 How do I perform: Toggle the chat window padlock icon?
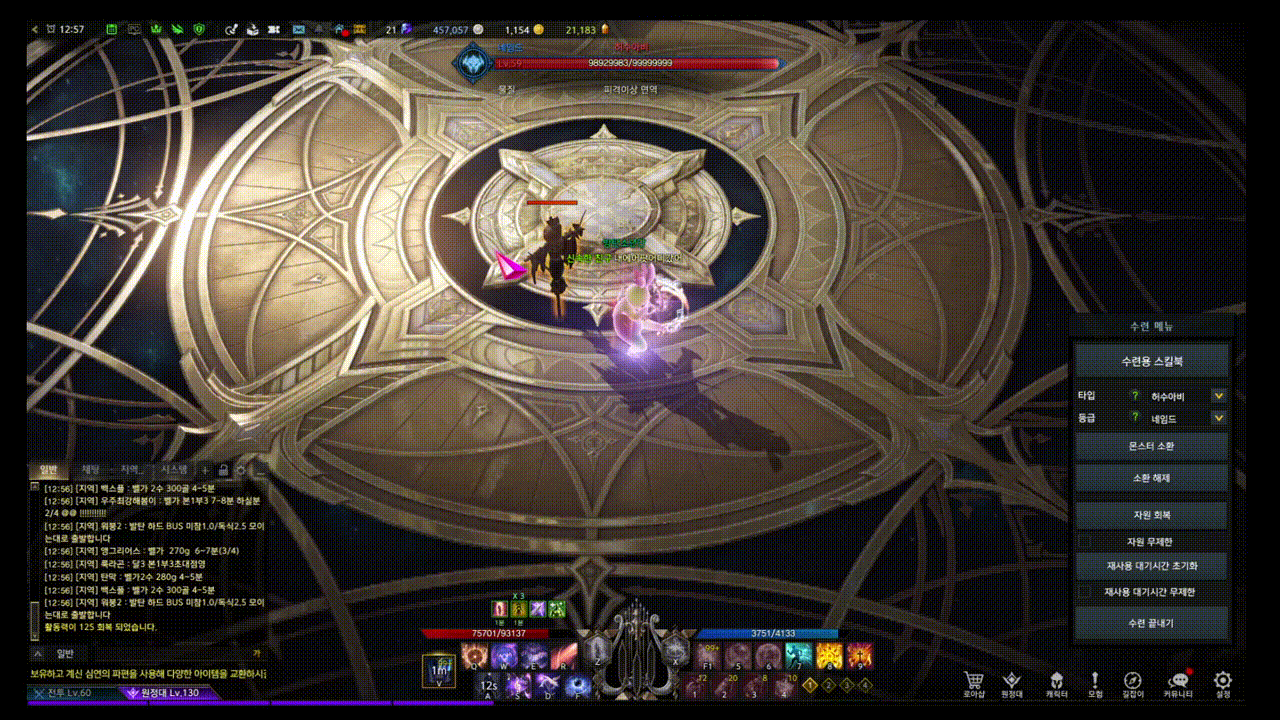point(224,469)
